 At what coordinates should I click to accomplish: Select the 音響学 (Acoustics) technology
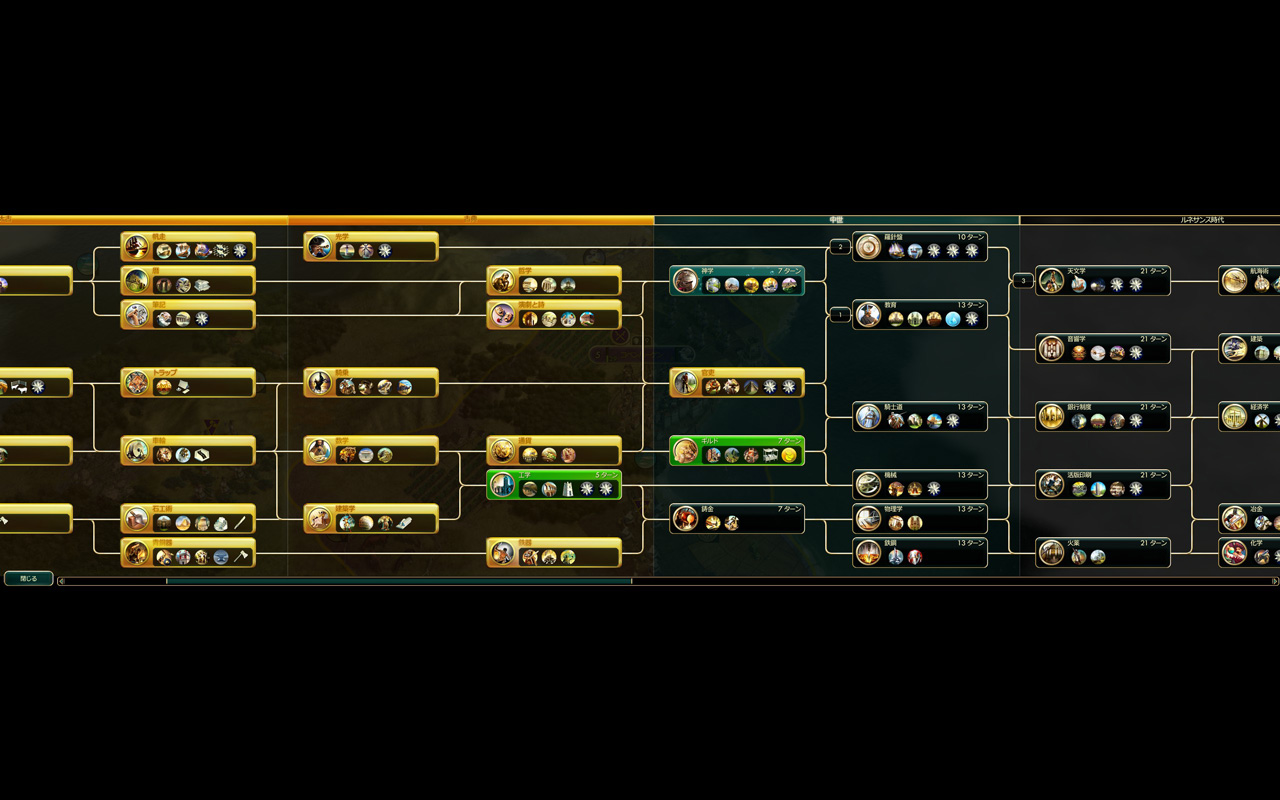[1103, 348]
